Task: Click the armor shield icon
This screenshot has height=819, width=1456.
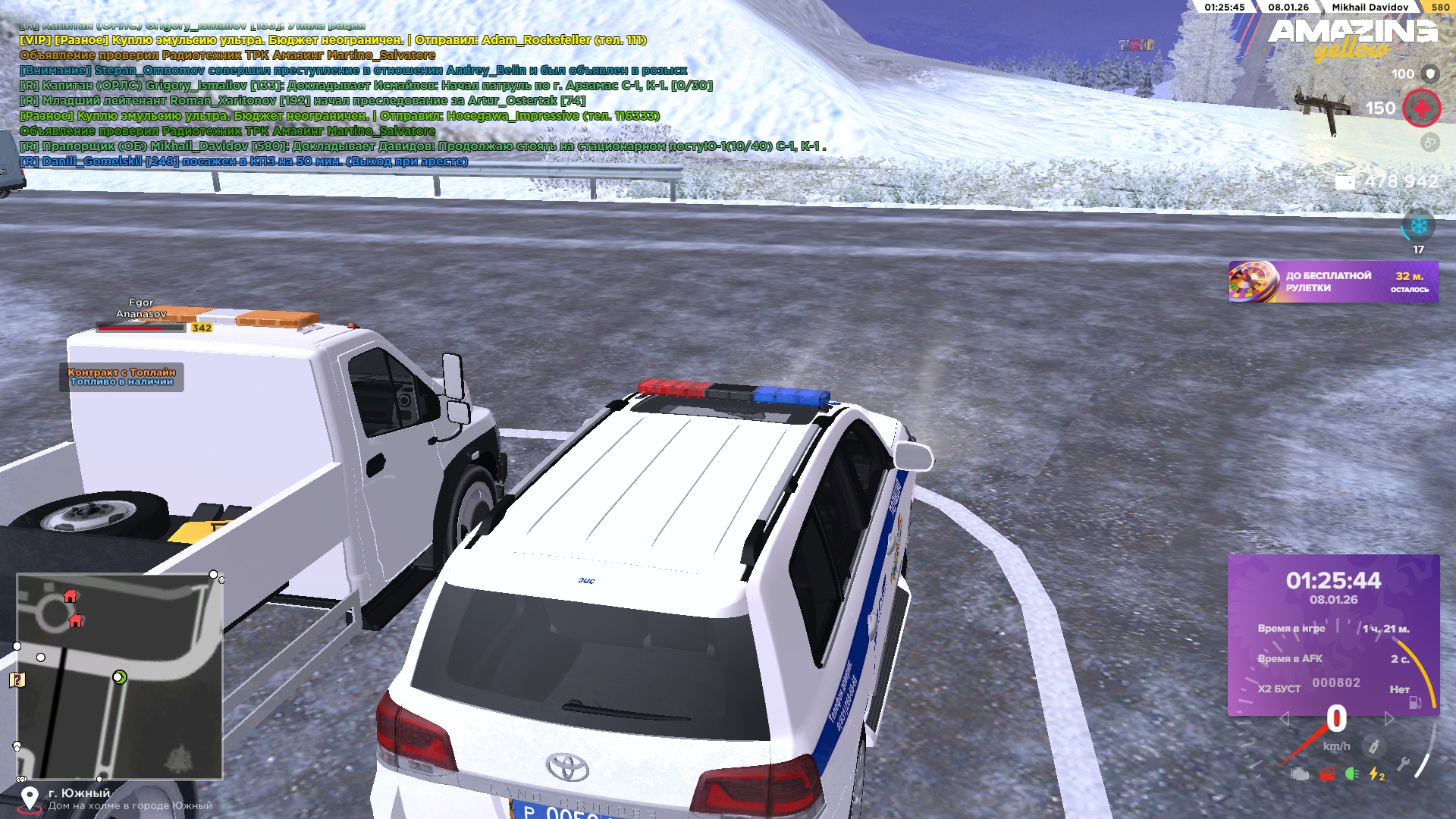Action: (x=1430, y=74)
